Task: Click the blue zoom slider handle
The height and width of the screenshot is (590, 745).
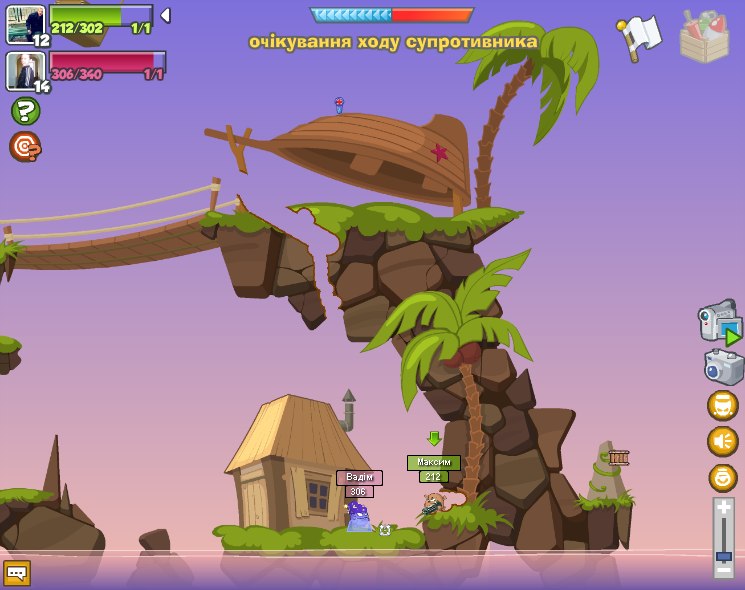Action: tap(723, 555)
